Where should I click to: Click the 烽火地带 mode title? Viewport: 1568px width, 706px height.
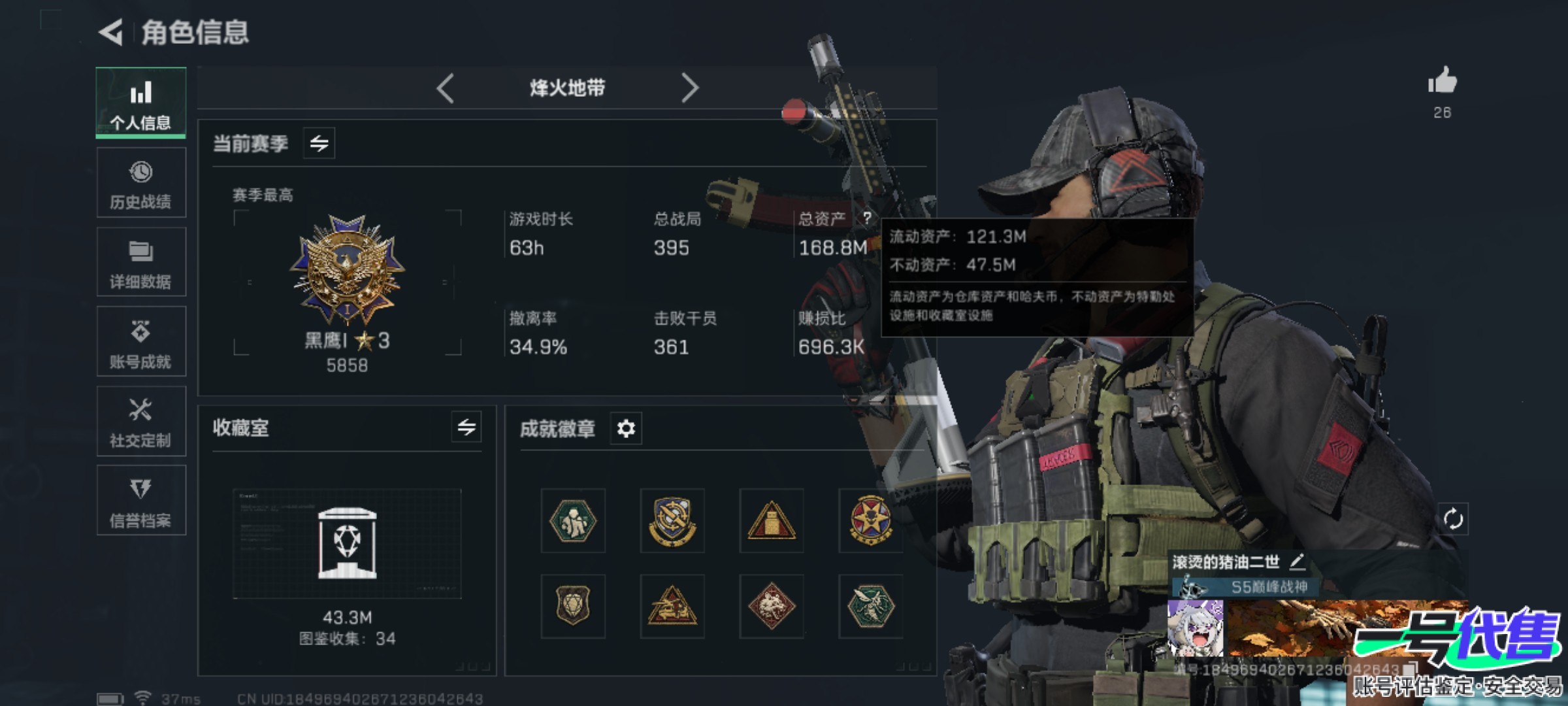(568, 87)
